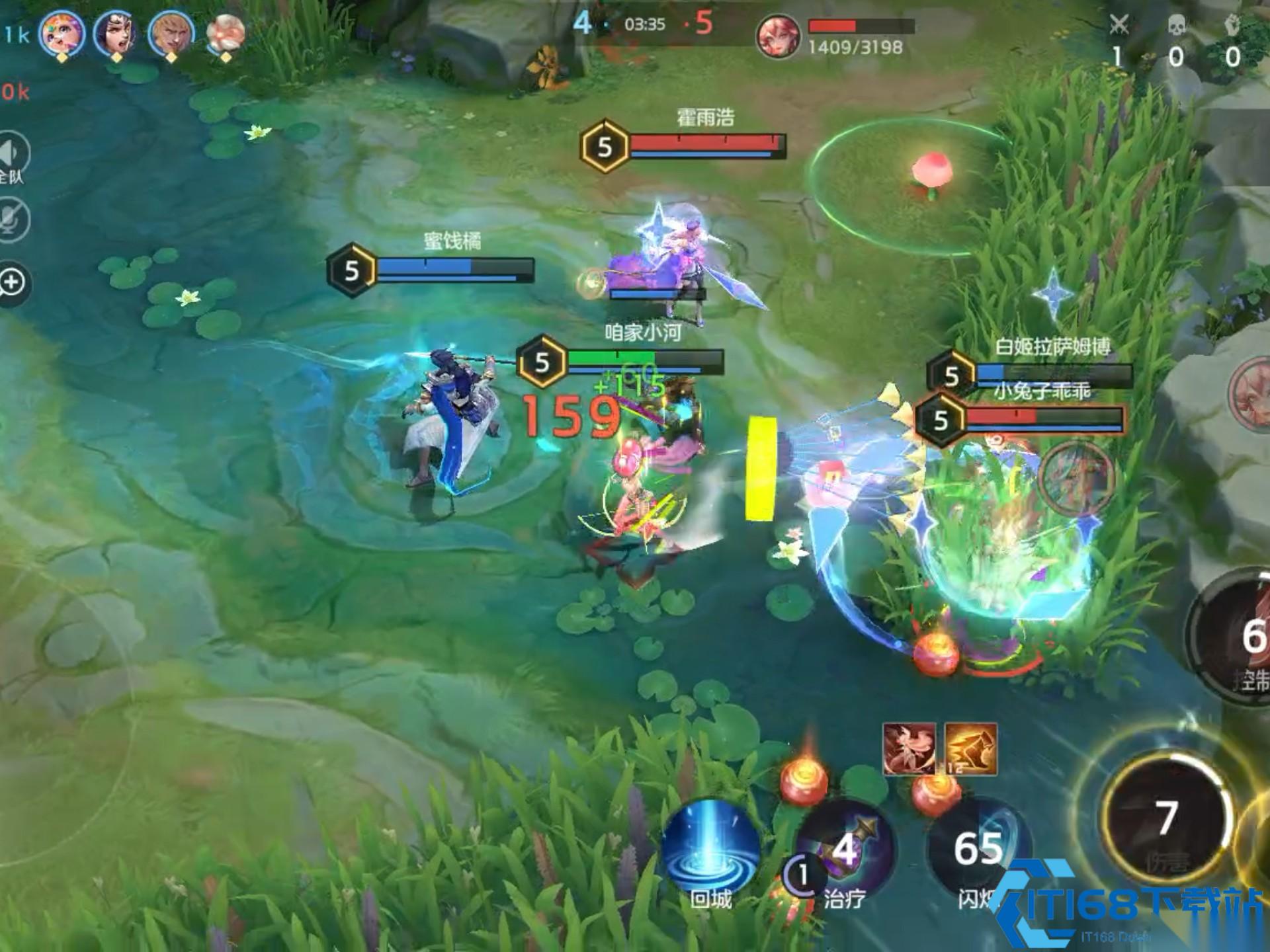Click the targeted enemy hero portrait beside 1409/3198

coord(778,36)
